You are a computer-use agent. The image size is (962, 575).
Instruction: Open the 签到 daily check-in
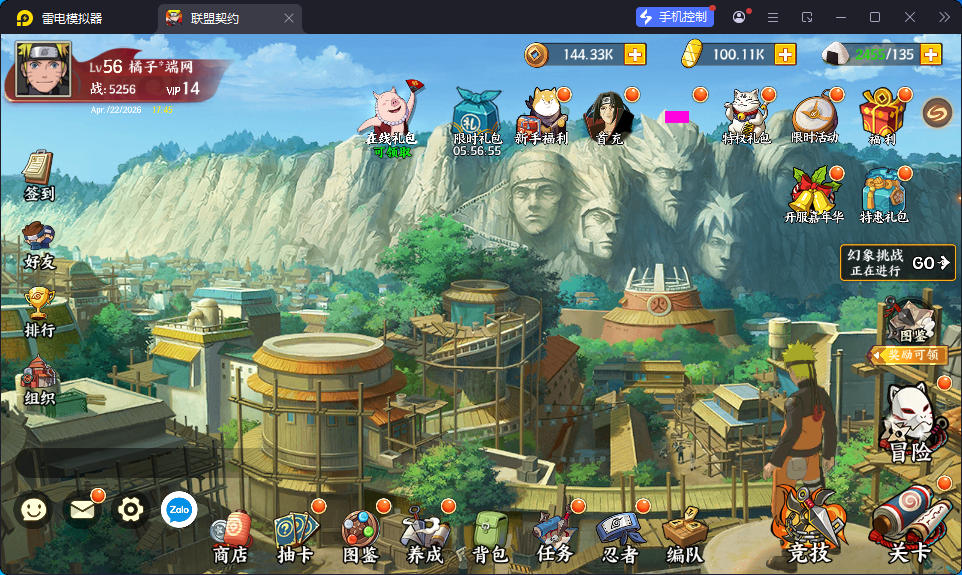39,175
